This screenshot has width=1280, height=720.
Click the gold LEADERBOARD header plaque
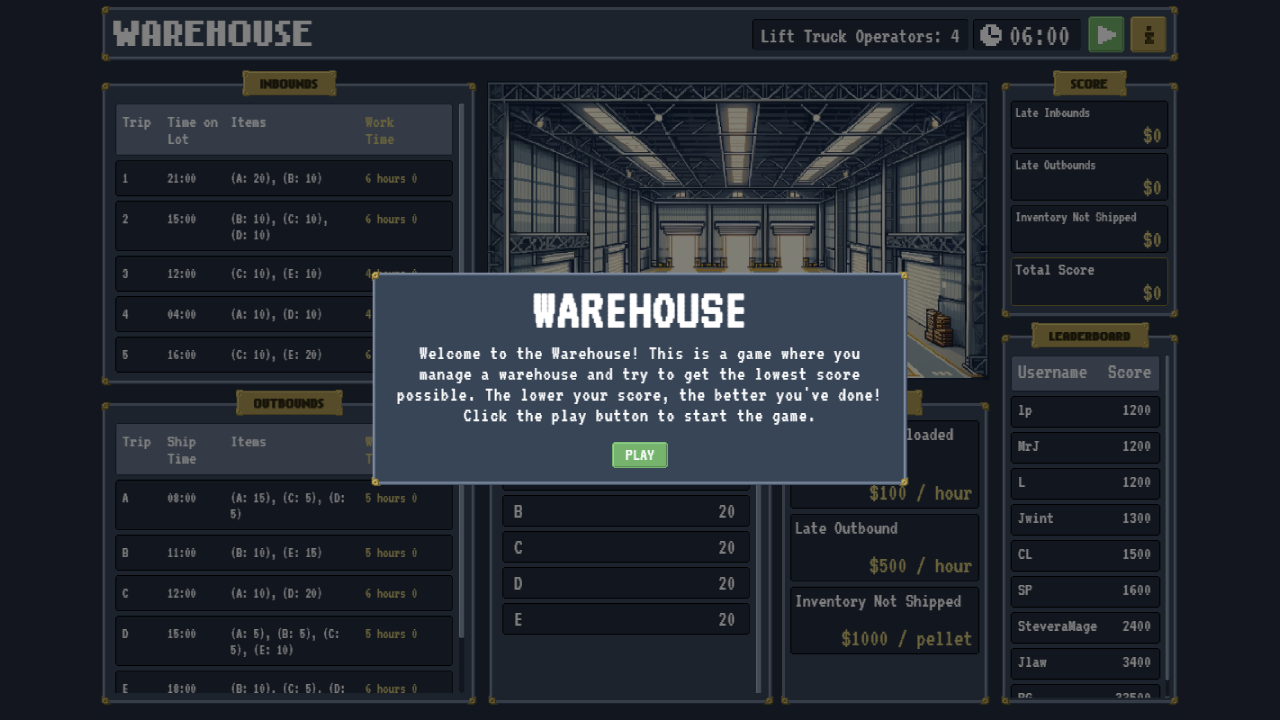tap(1089, 334)
